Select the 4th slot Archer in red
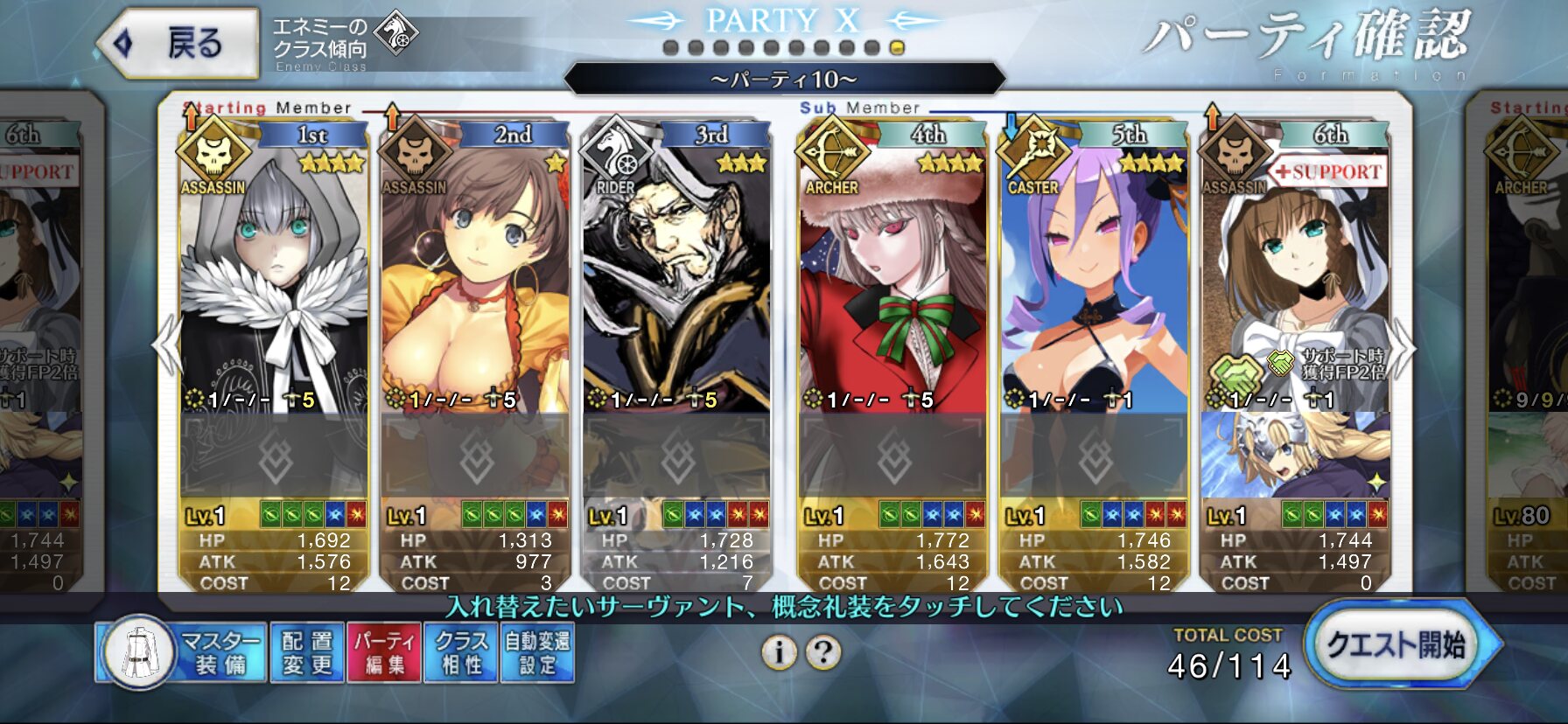 (x=892, y=280)
